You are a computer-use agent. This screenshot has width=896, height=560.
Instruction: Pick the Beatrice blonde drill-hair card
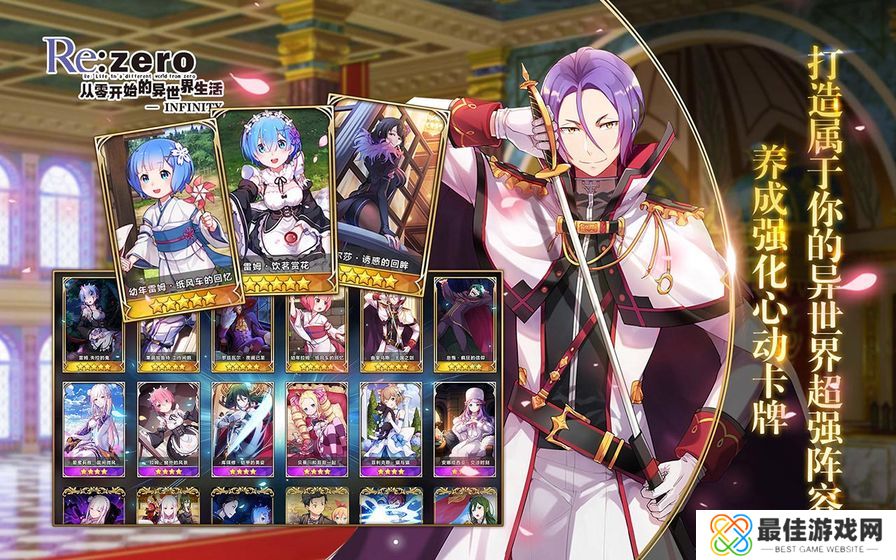coord(316,425)
